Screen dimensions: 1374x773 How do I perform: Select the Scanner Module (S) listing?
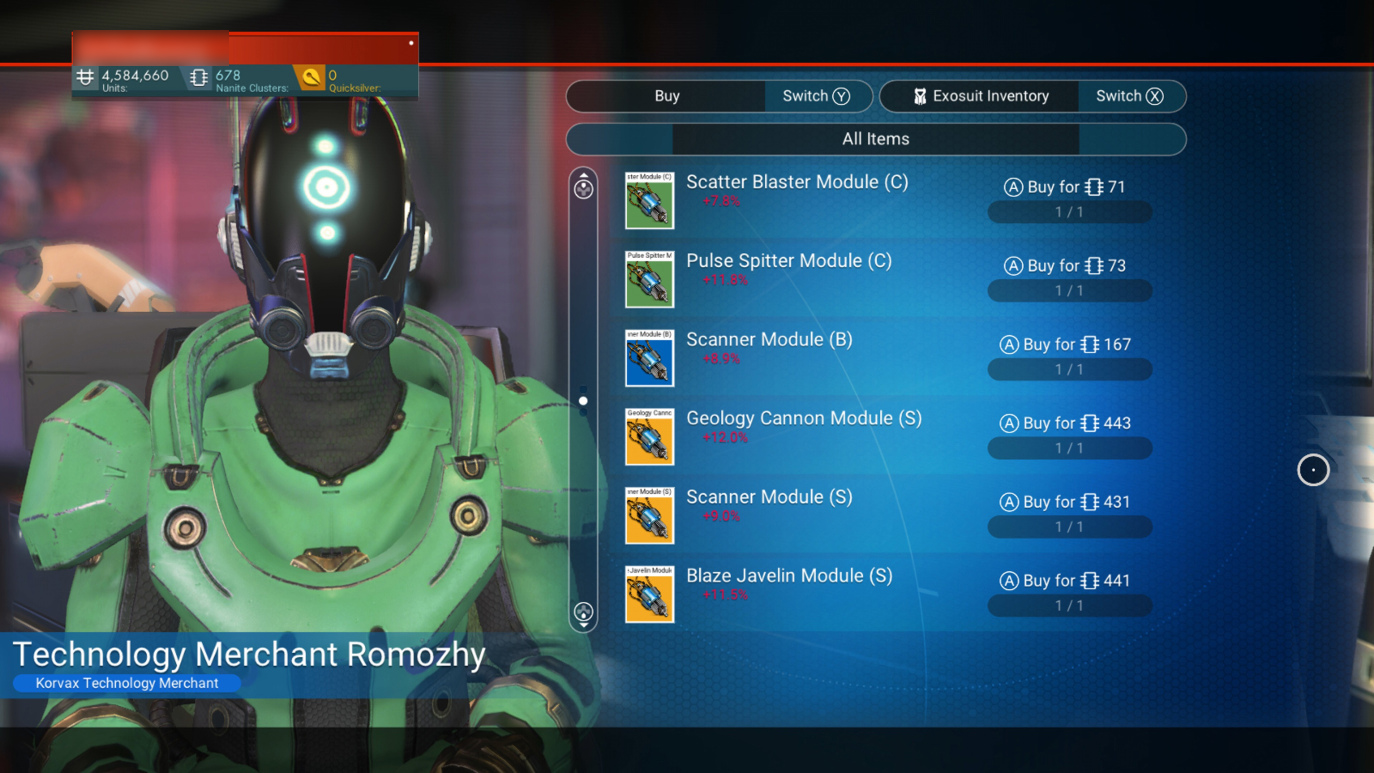click(x=769, y=497)
